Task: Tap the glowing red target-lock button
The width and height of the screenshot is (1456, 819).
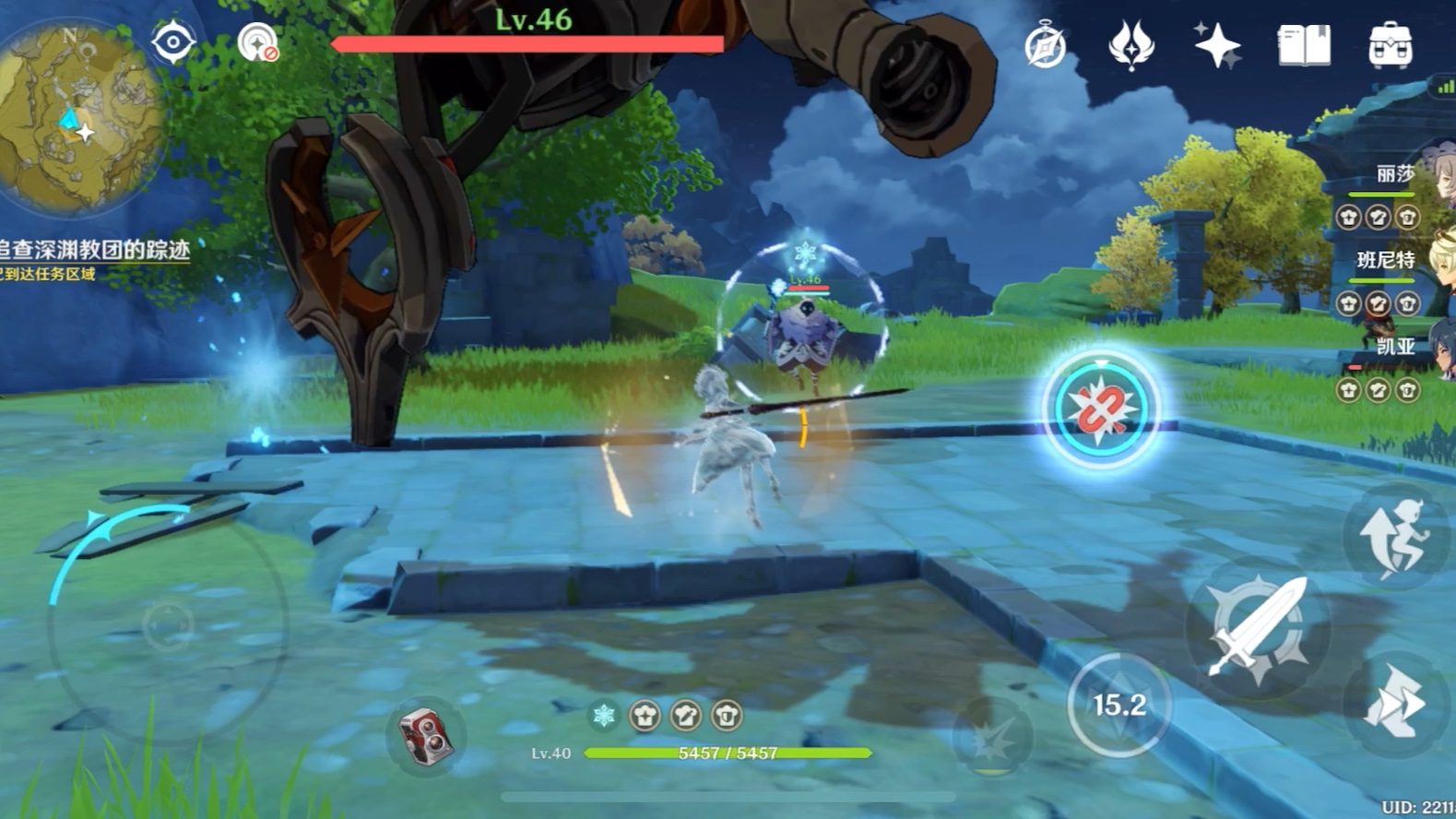Action: point(1101,409)
